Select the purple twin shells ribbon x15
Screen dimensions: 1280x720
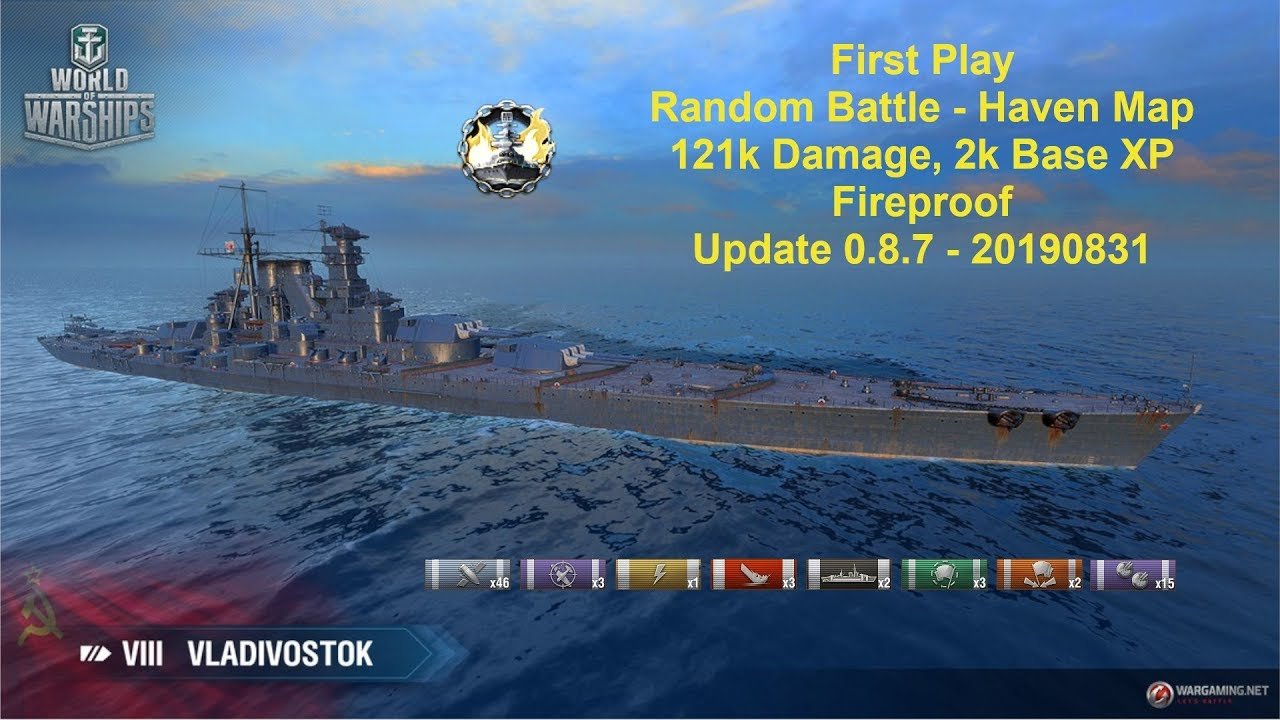(x=1136, y=575)
